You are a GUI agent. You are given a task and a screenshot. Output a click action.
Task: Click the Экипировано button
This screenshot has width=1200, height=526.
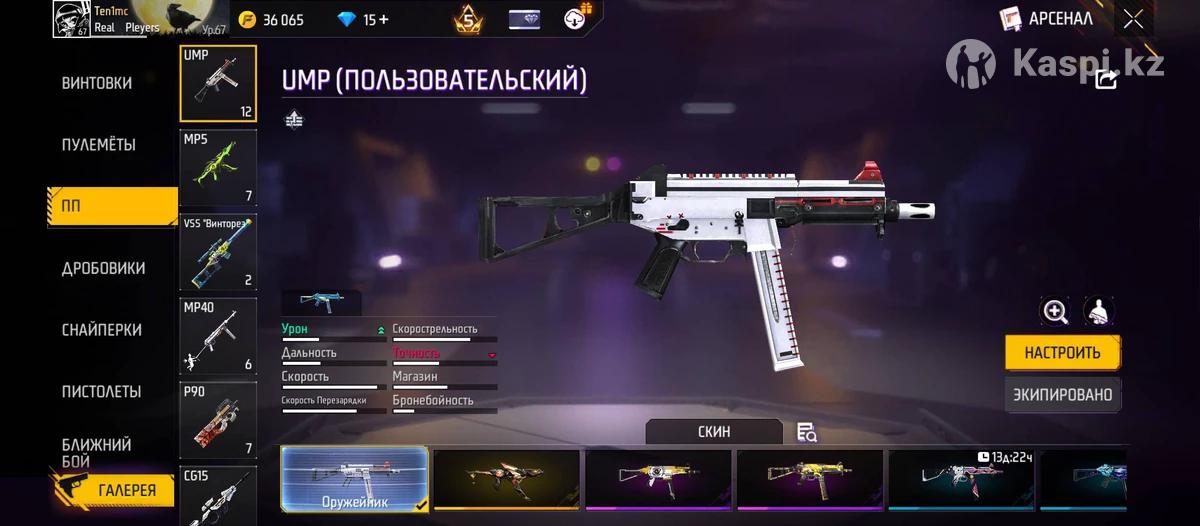pos(1062,395)
